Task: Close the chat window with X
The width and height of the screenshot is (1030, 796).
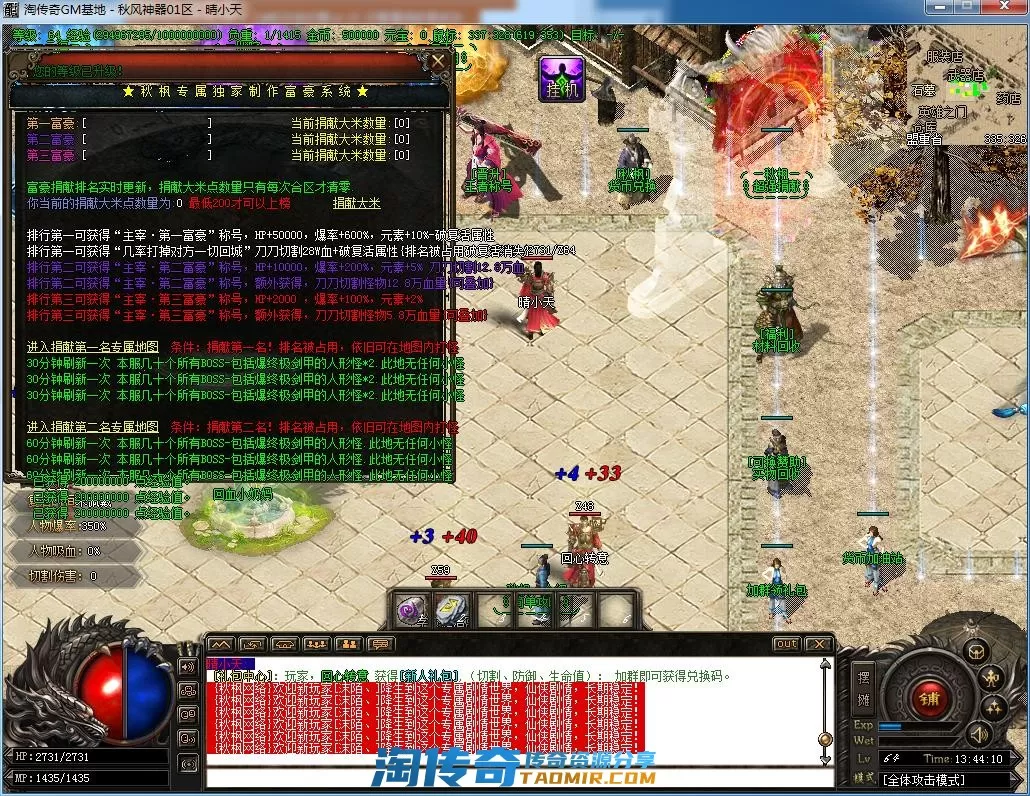Action: coord(819,644)
